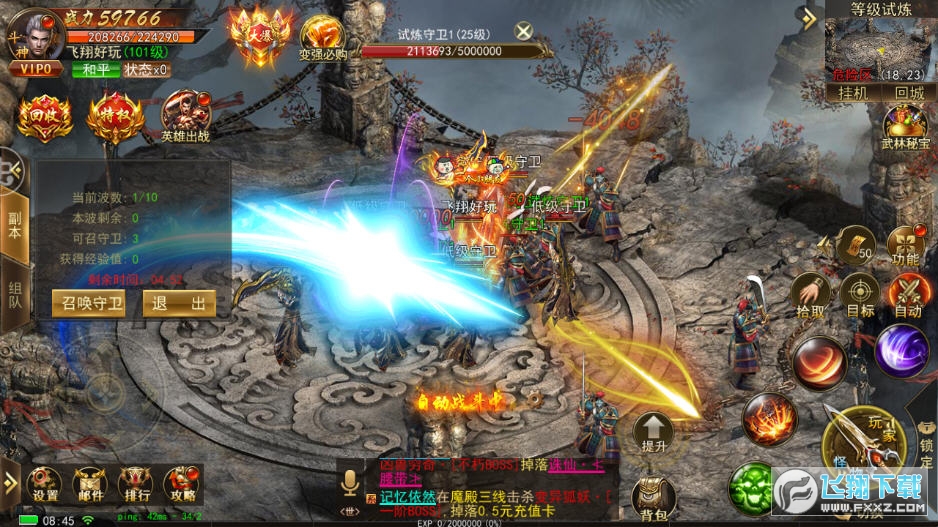Open the 攻略 strategy guide
This screenshot has width=938, height=527.
point(182,483)
